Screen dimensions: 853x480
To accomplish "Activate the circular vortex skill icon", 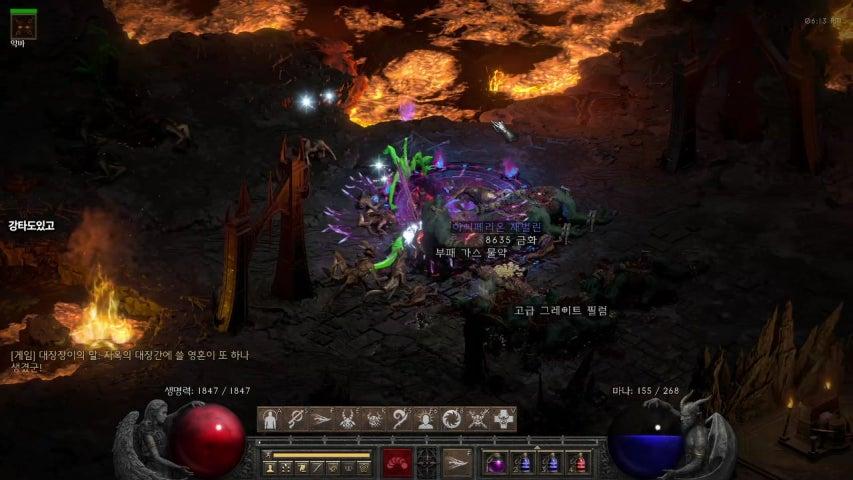I will pyautogui.click(x=452, y=419).
